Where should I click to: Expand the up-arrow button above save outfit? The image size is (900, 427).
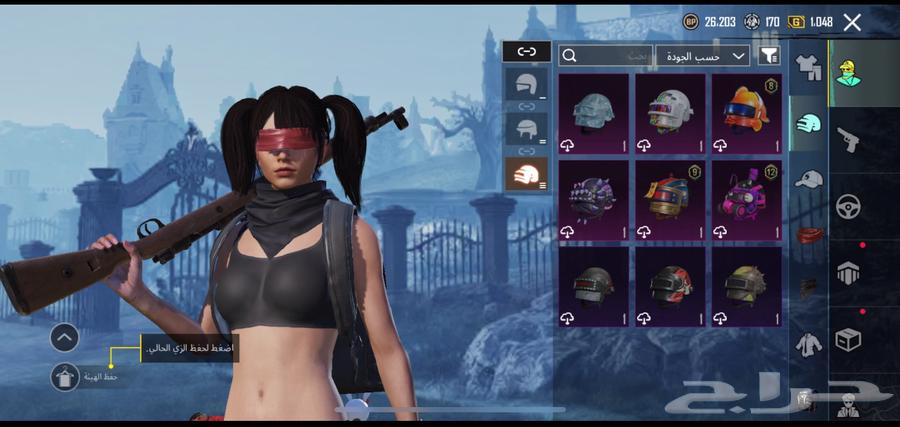coord(64,338)
